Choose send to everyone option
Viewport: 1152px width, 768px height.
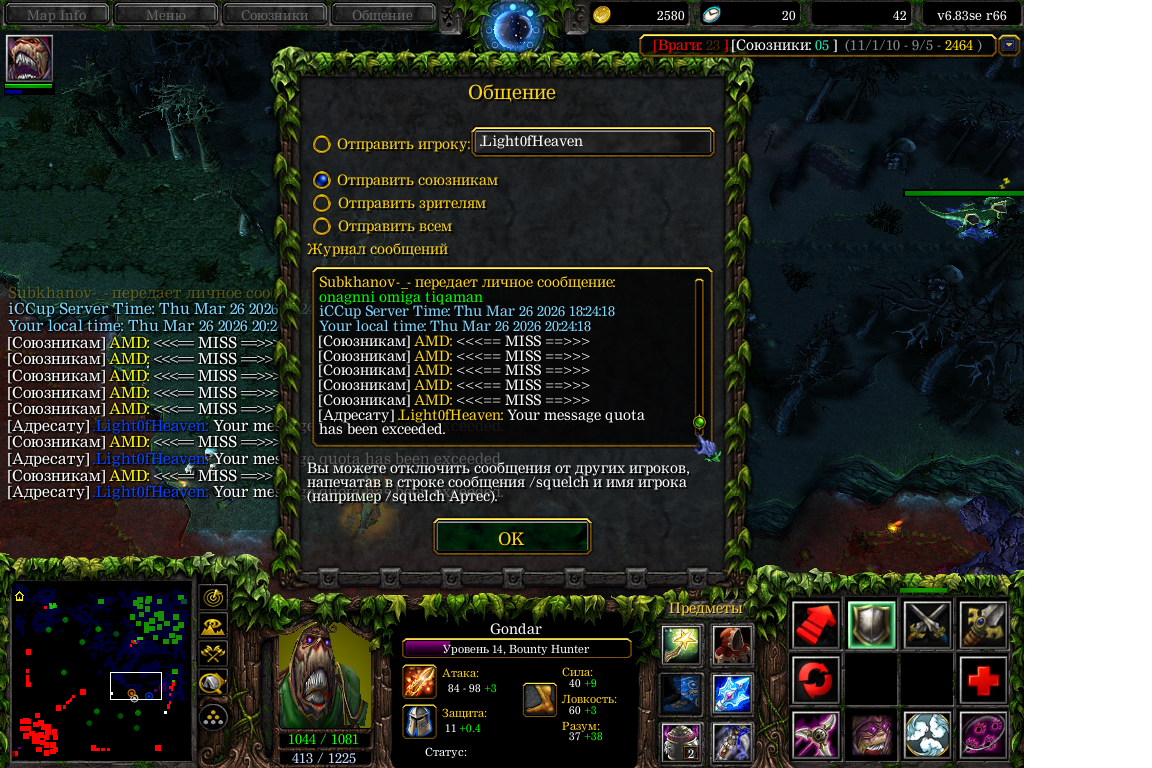[x=322, y=226]
